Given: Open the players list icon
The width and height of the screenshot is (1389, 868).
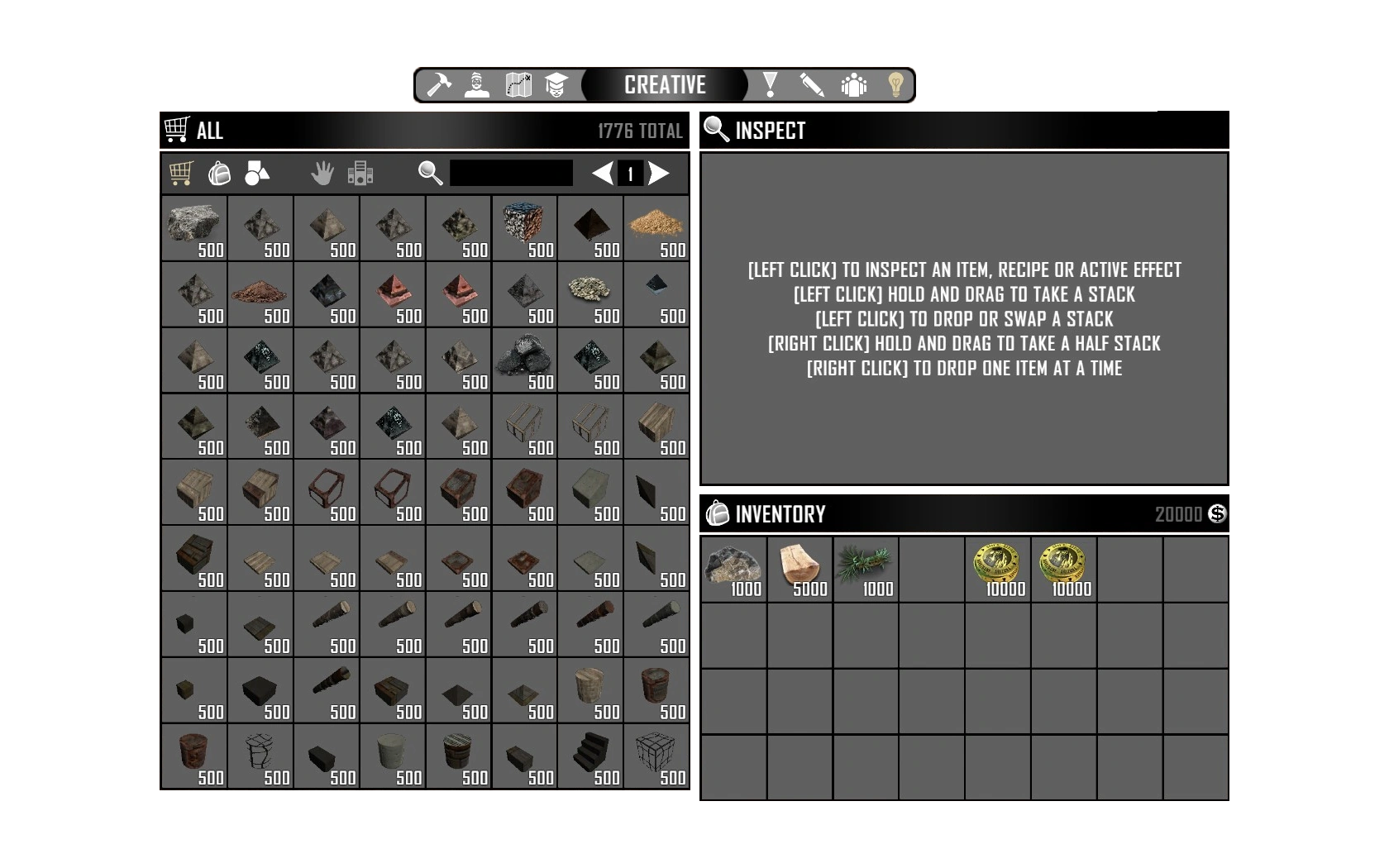Looking at the screenshot, I should tap(852, 85).
